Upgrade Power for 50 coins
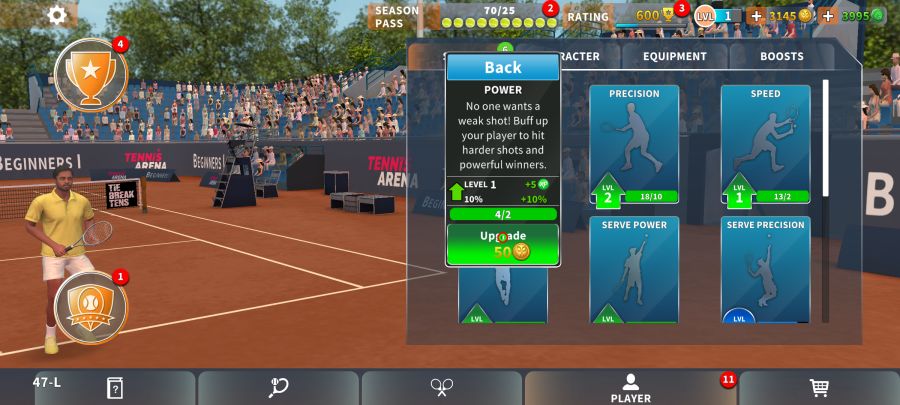900x405 pixels. pyautogui.click(x=502, y=245)
